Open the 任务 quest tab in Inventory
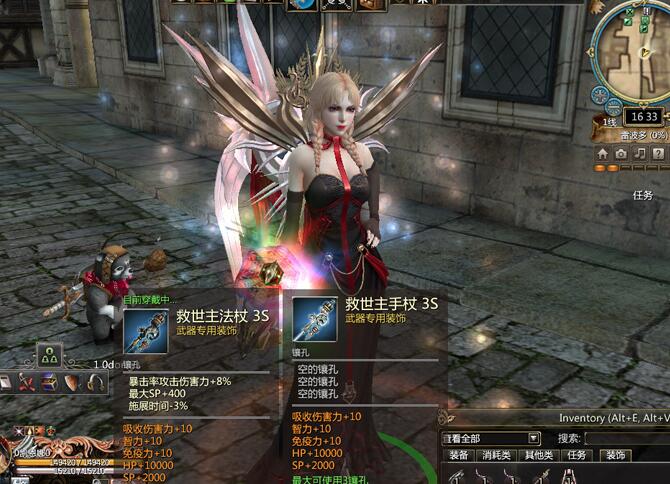670x484 pixels. pos(577,455)
